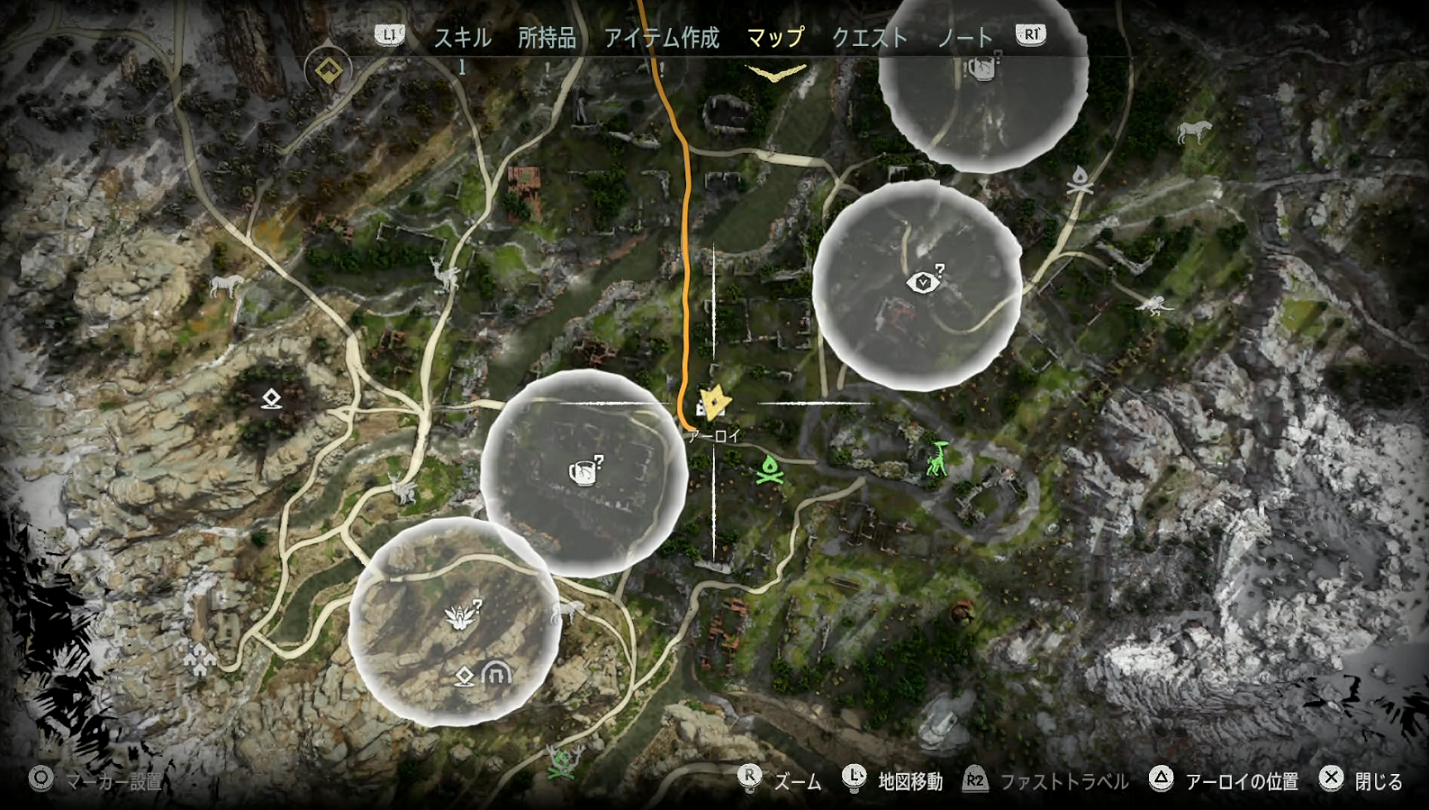Select the green Tallneck map icon

coord(937,458)
